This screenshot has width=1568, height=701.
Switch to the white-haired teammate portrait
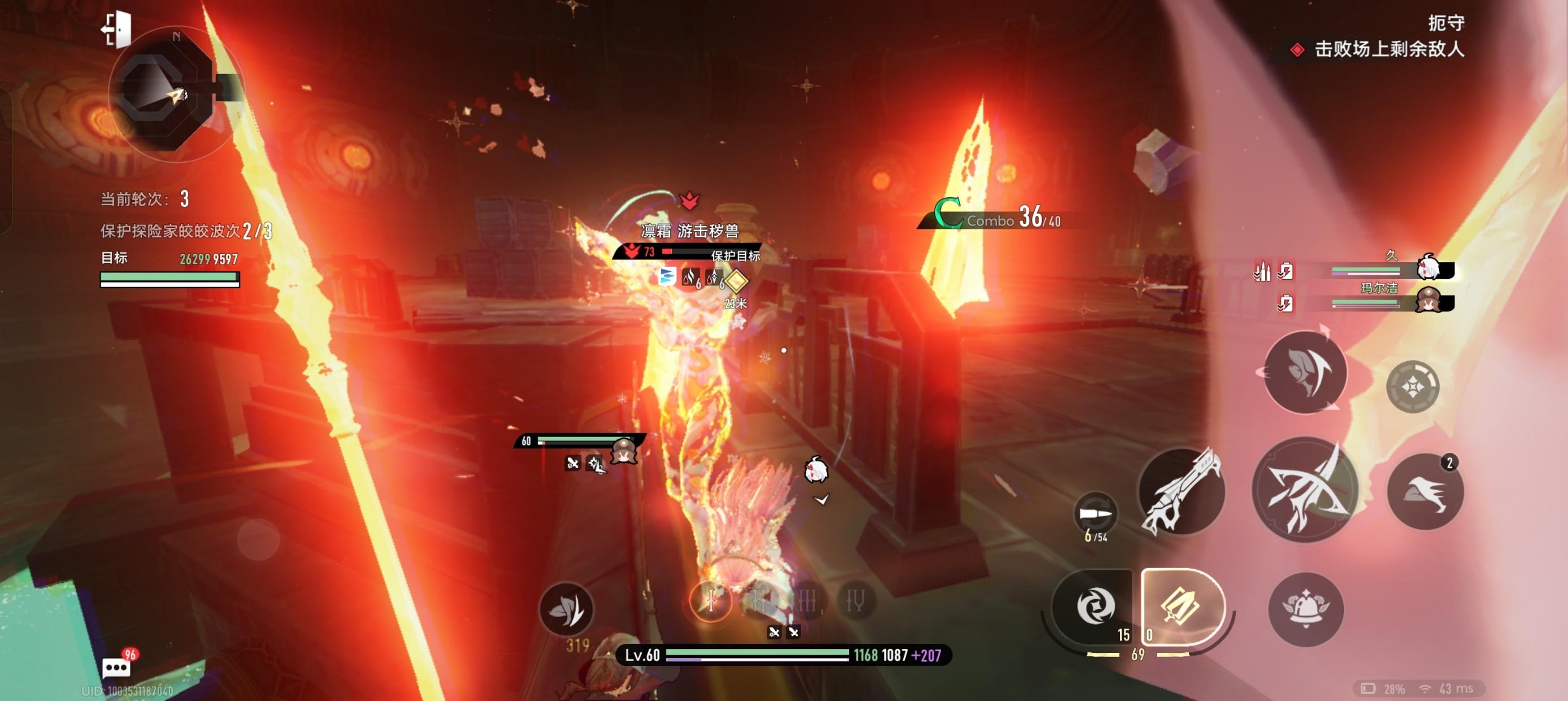(1428, 268)
